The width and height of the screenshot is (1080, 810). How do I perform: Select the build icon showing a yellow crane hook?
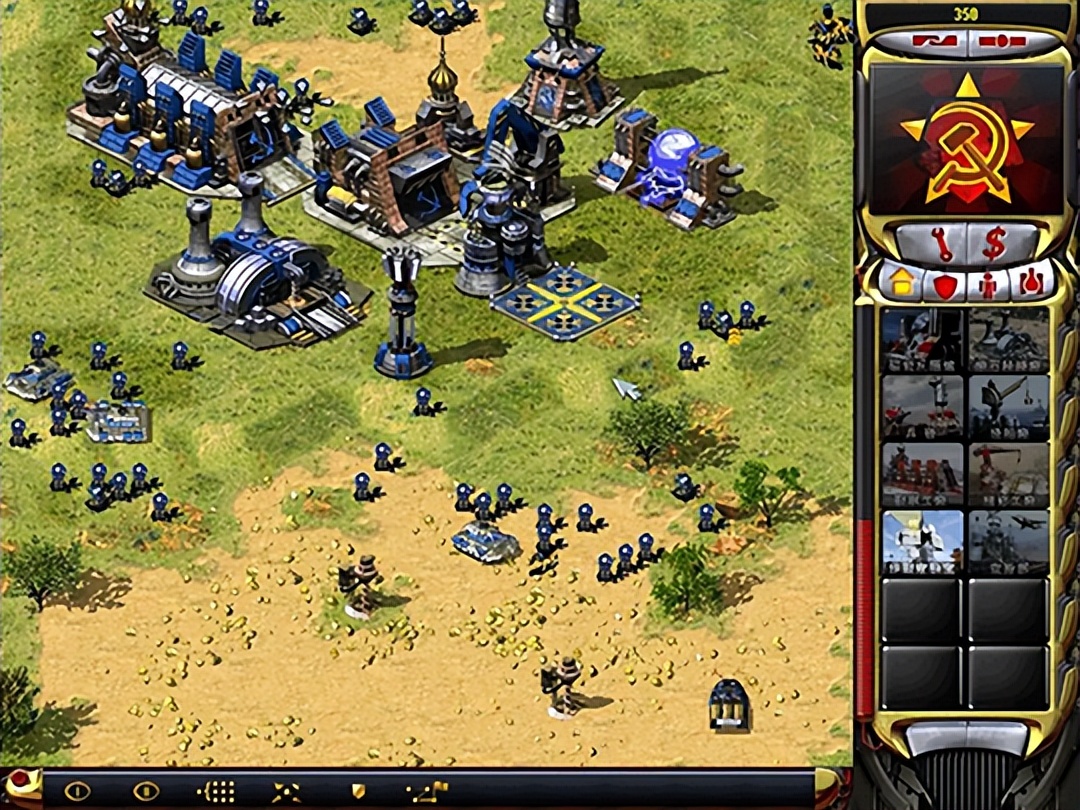coord(1008,408)
